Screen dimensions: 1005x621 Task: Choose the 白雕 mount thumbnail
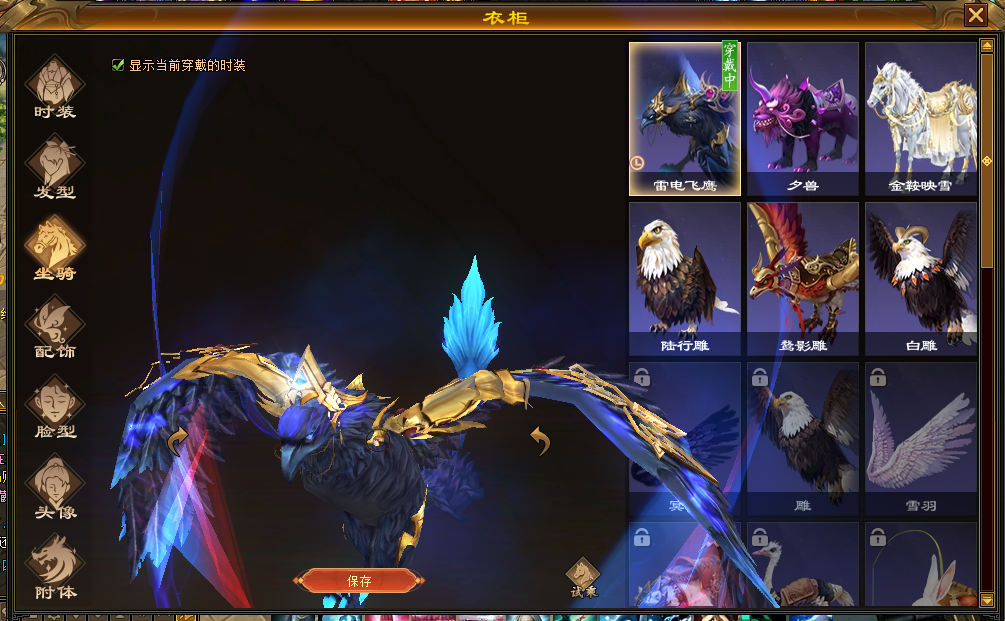920,278
